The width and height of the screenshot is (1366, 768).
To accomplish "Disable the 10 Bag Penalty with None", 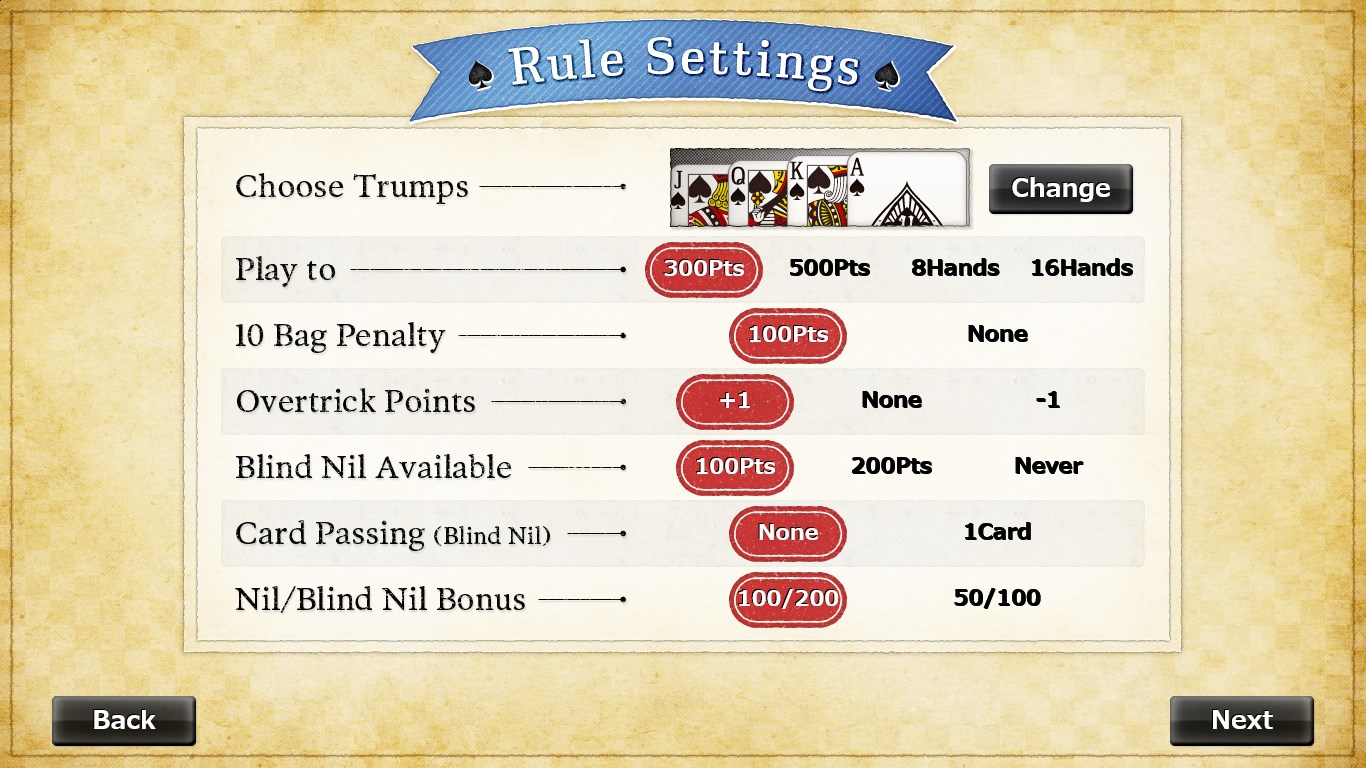I will pos(997,334).
